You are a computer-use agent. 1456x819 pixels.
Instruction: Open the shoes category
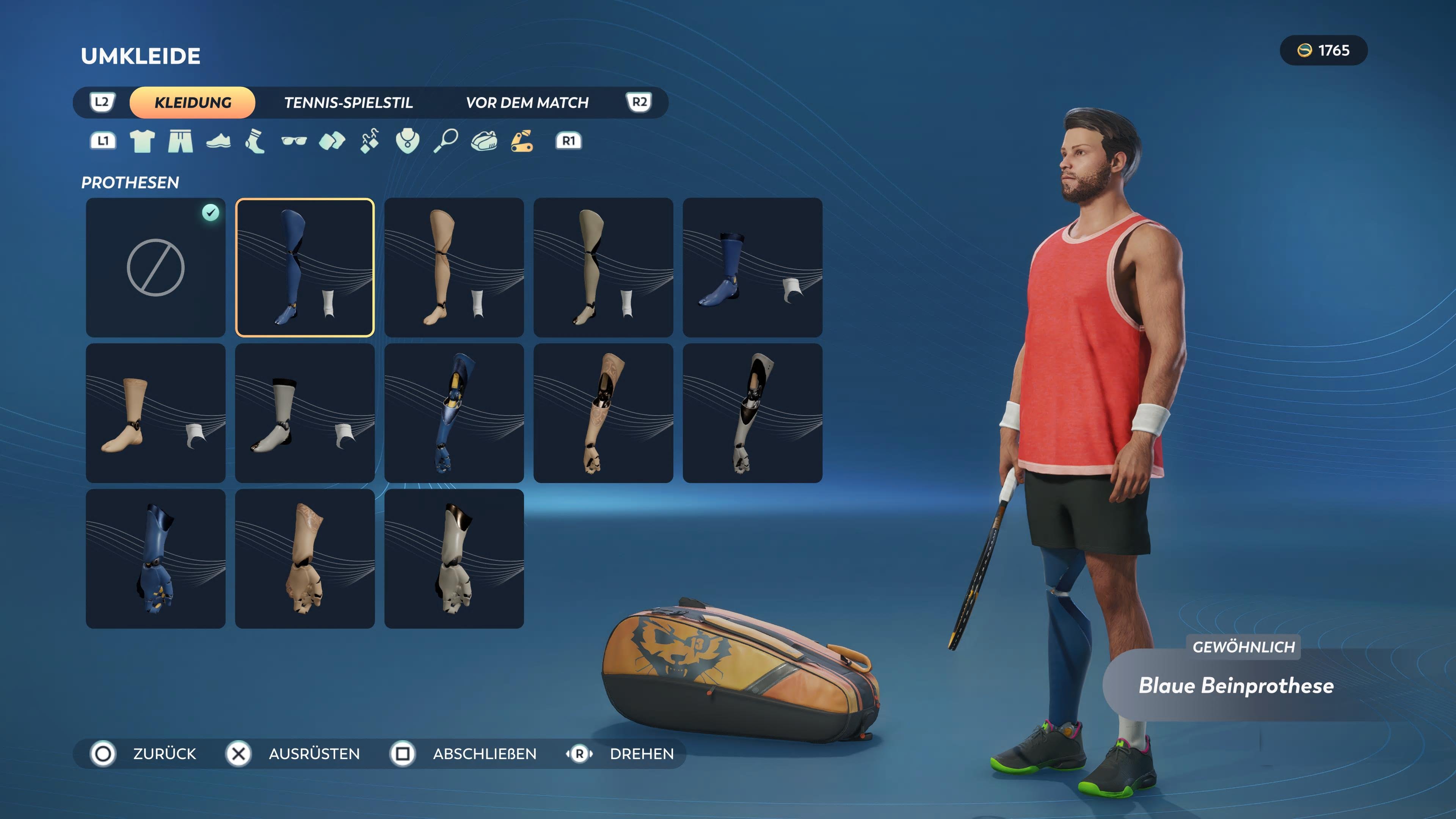(x=219, y=141)
